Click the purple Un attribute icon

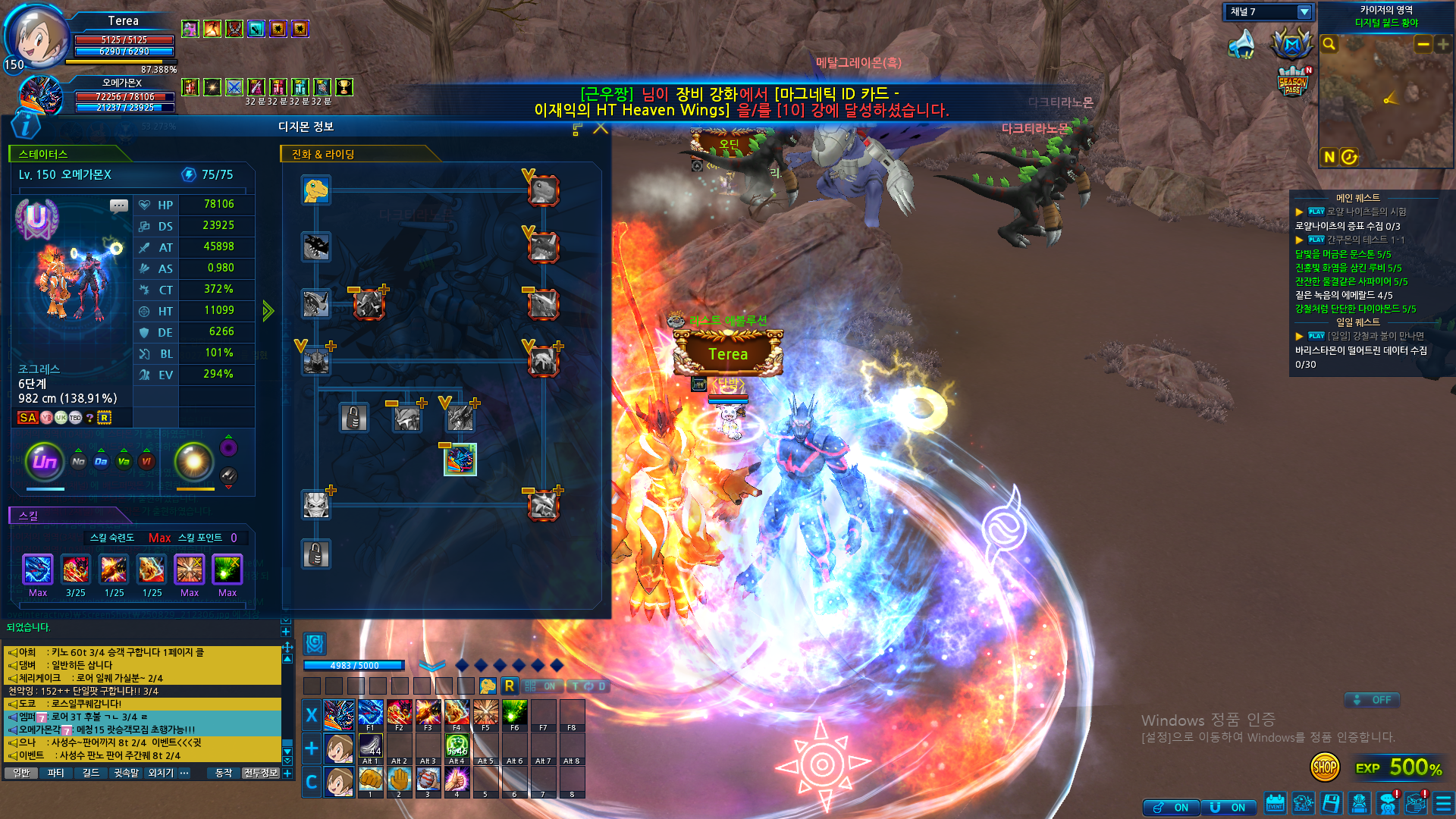[x=45, y=461]
